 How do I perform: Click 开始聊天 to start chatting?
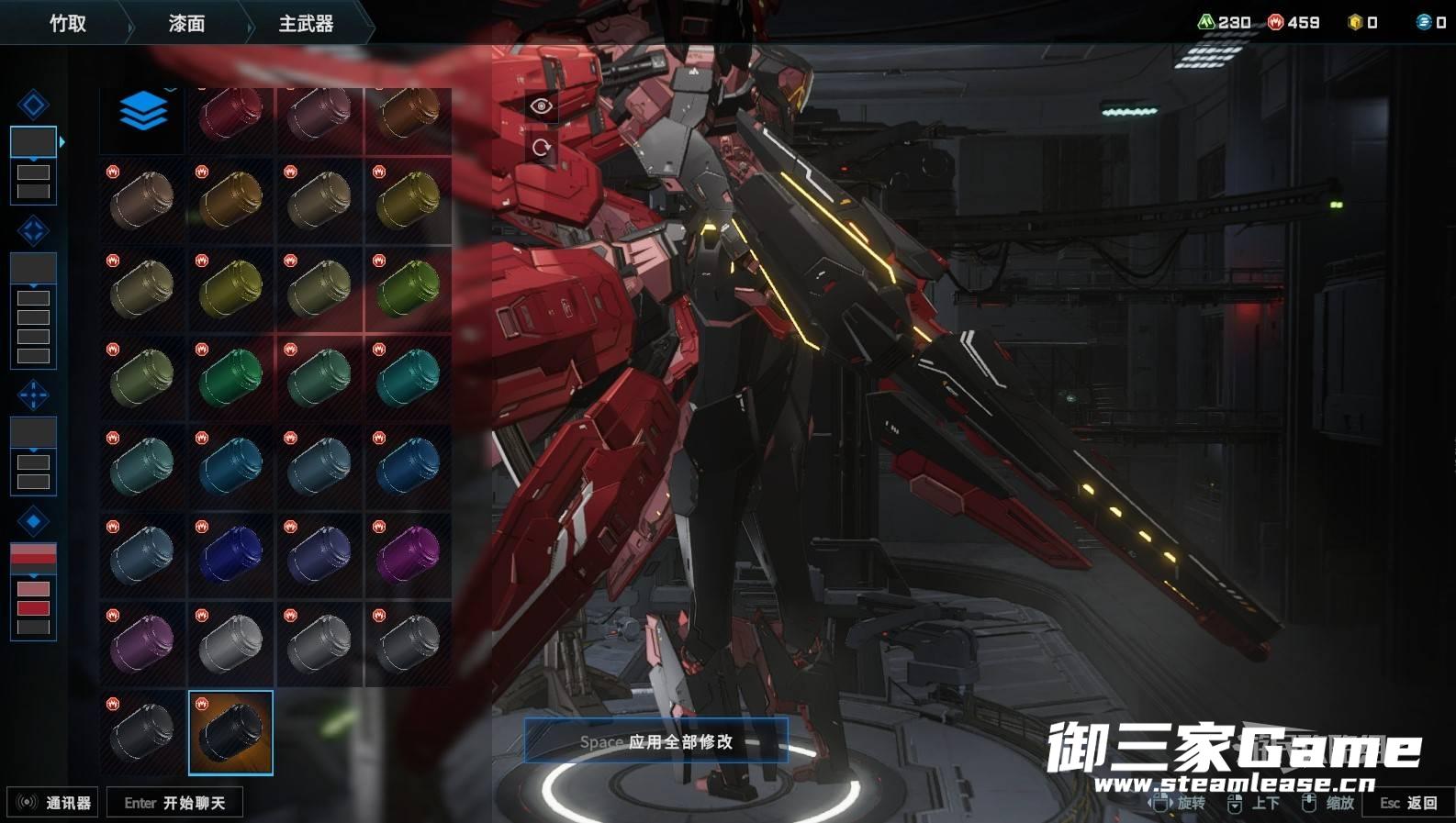point(174,803)
